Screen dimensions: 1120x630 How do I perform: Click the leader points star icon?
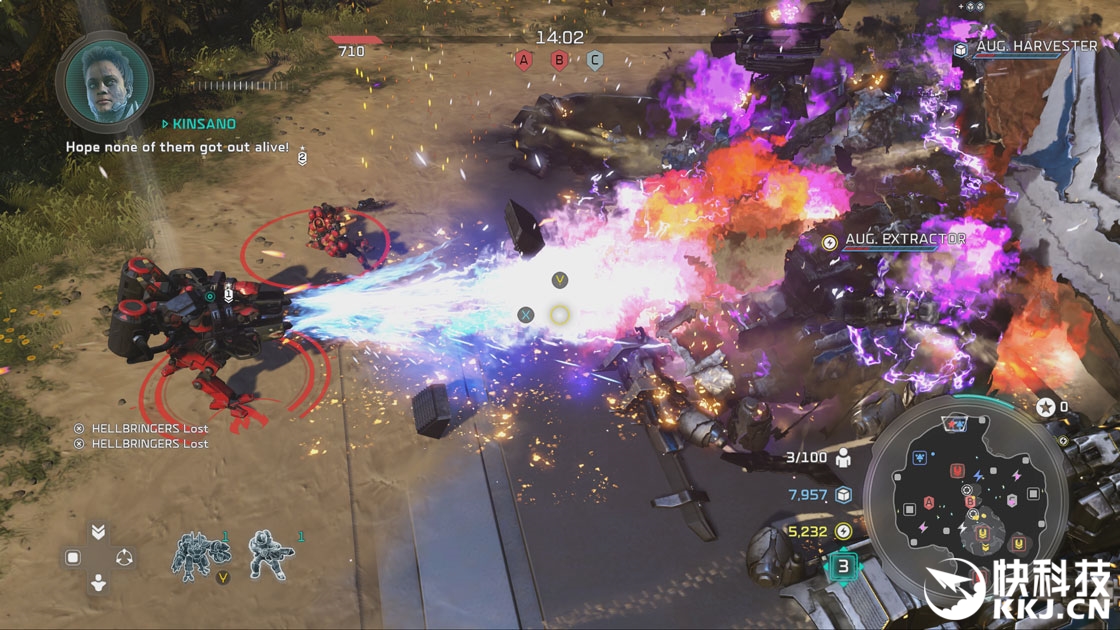click(x=1045, y=407)
